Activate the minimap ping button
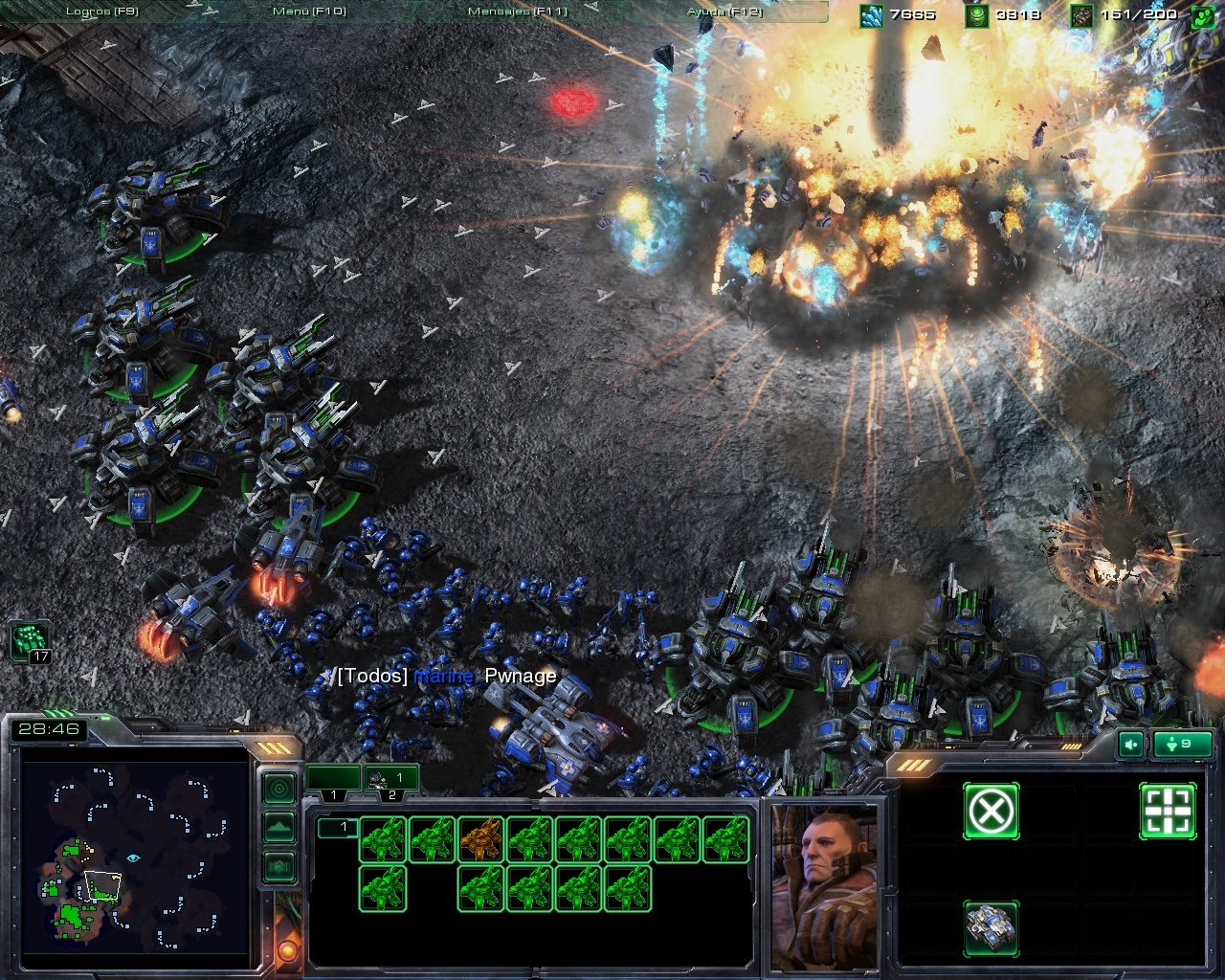 (278, 789)
